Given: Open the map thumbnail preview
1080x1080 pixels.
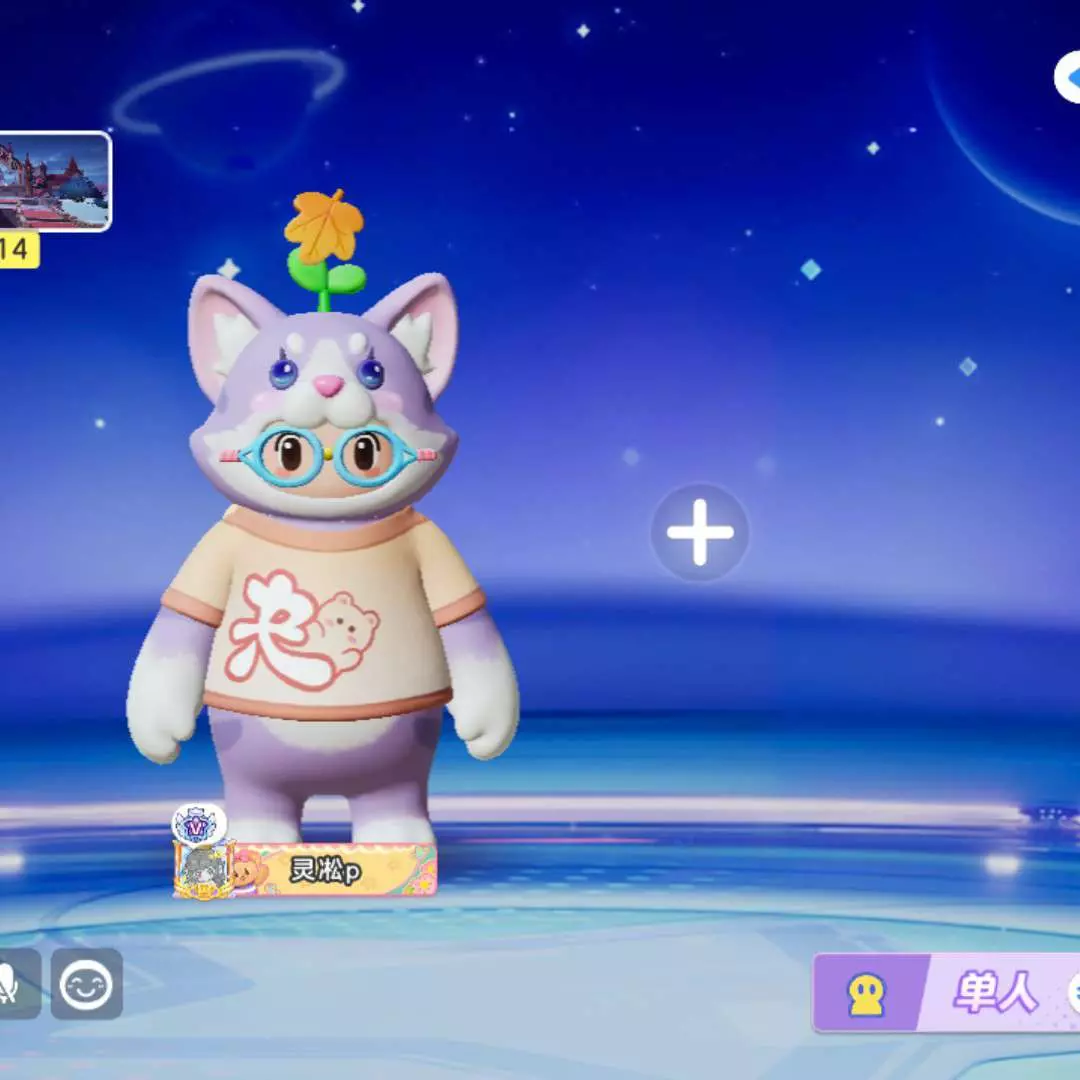Looking at the screenshot, I should (54, 182).
